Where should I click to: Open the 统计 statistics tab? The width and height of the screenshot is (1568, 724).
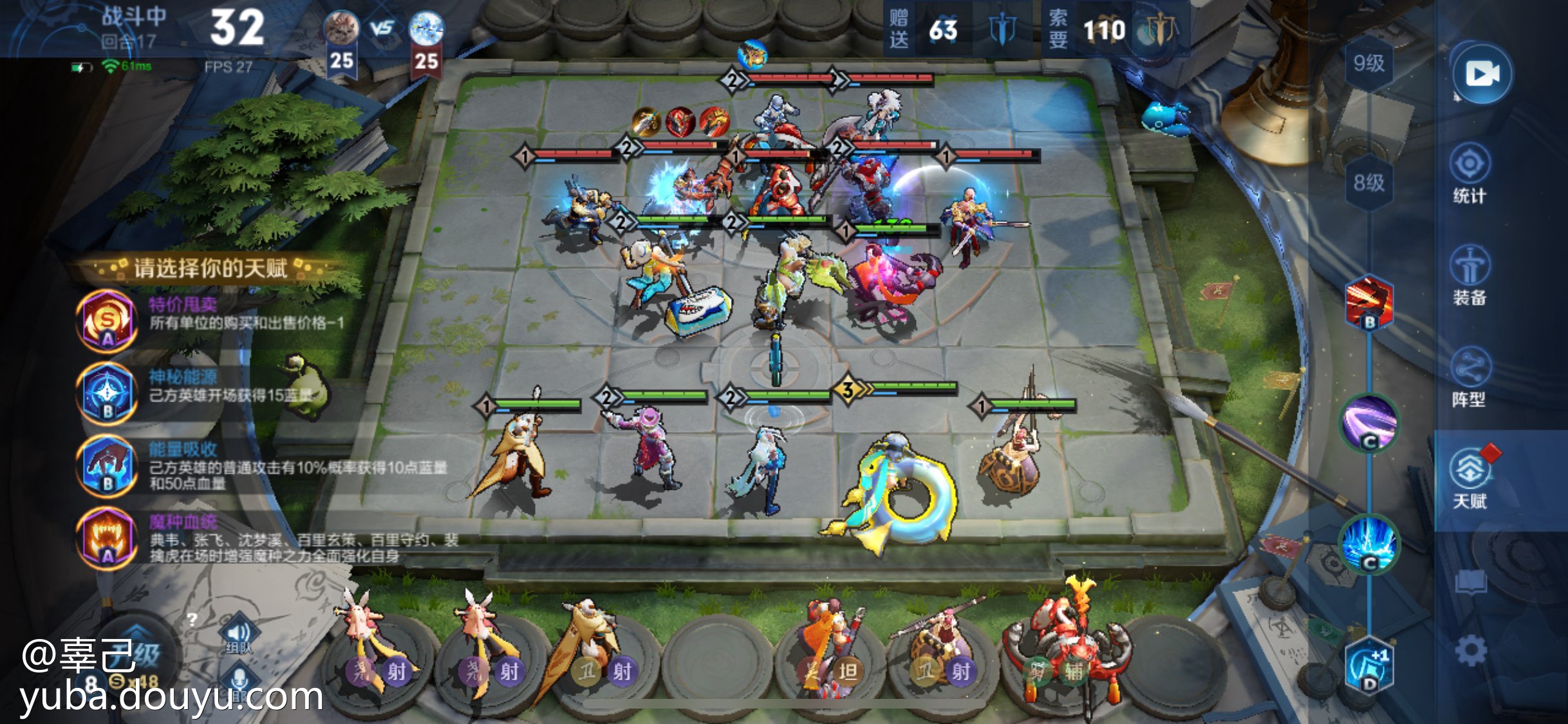coord(1470,175)
